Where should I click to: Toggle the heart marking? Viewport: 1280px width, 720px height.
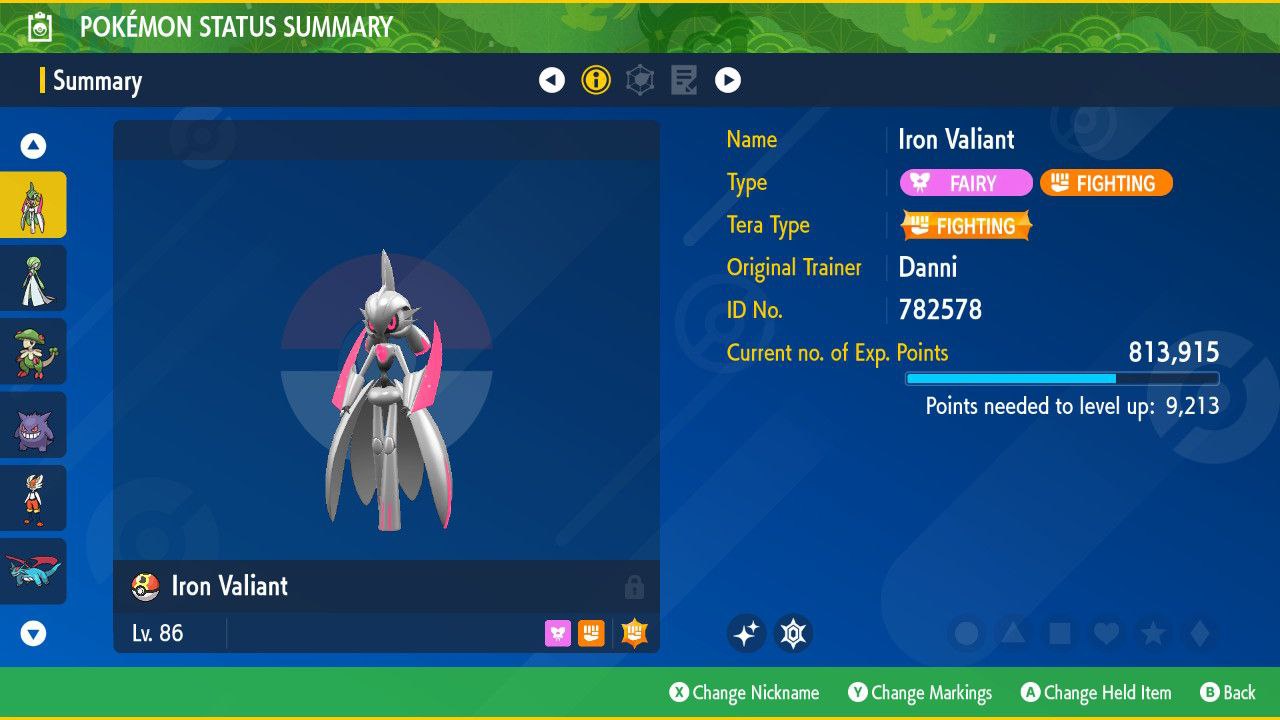(x=1105, y=633)
